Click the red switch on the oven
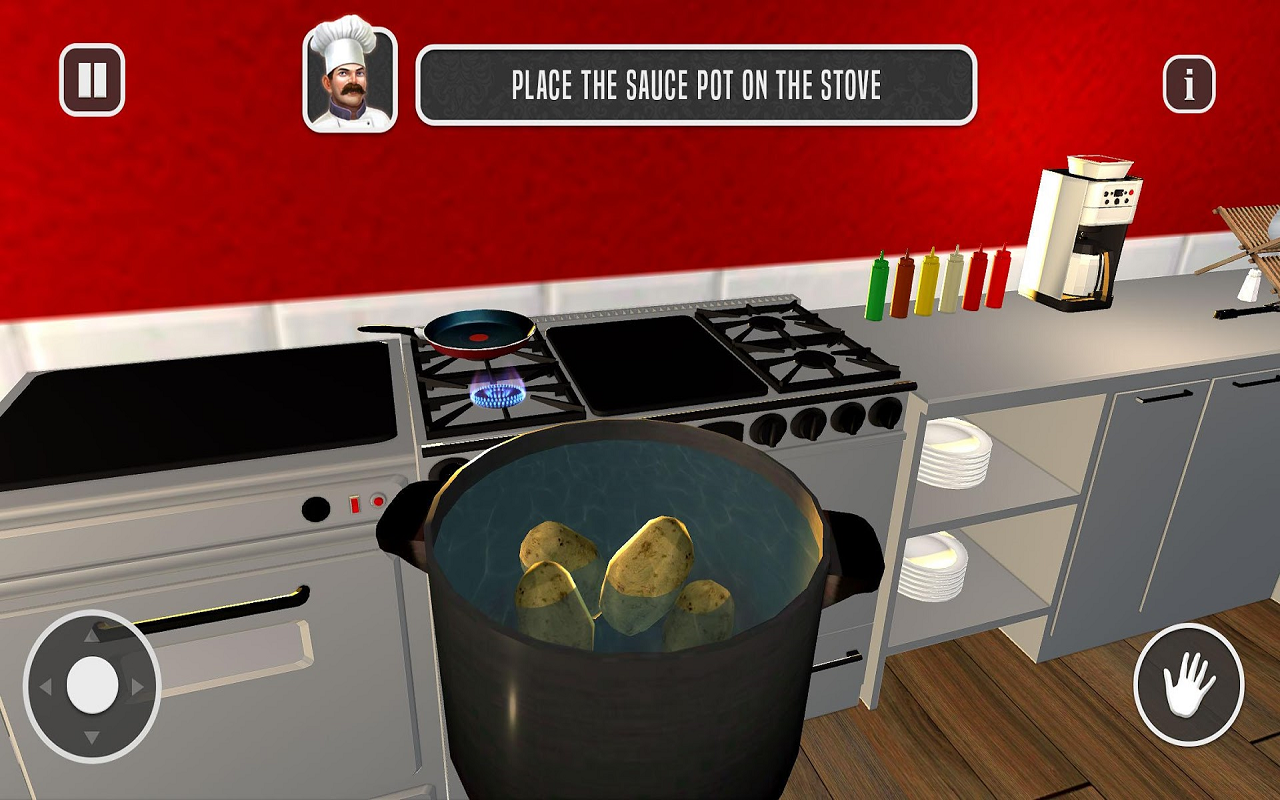 355,504
